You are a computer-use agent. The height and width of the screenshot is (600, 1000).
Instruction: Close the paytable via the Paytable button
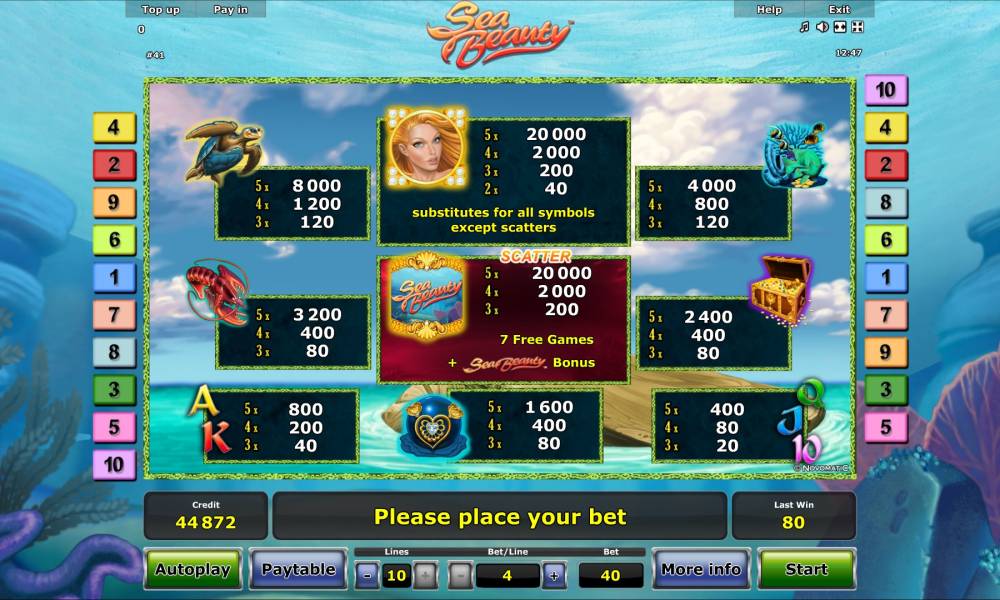coord(298,569)
